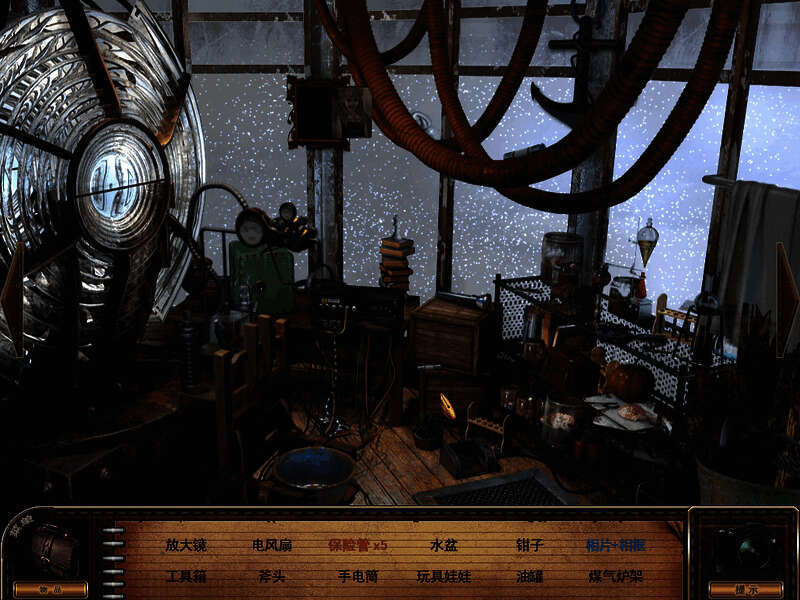The width and height of the screenshot is (800, 600).
Task: Choose the 手电筒 list entry
Action: pyautogui.click(x=357, y=577)
